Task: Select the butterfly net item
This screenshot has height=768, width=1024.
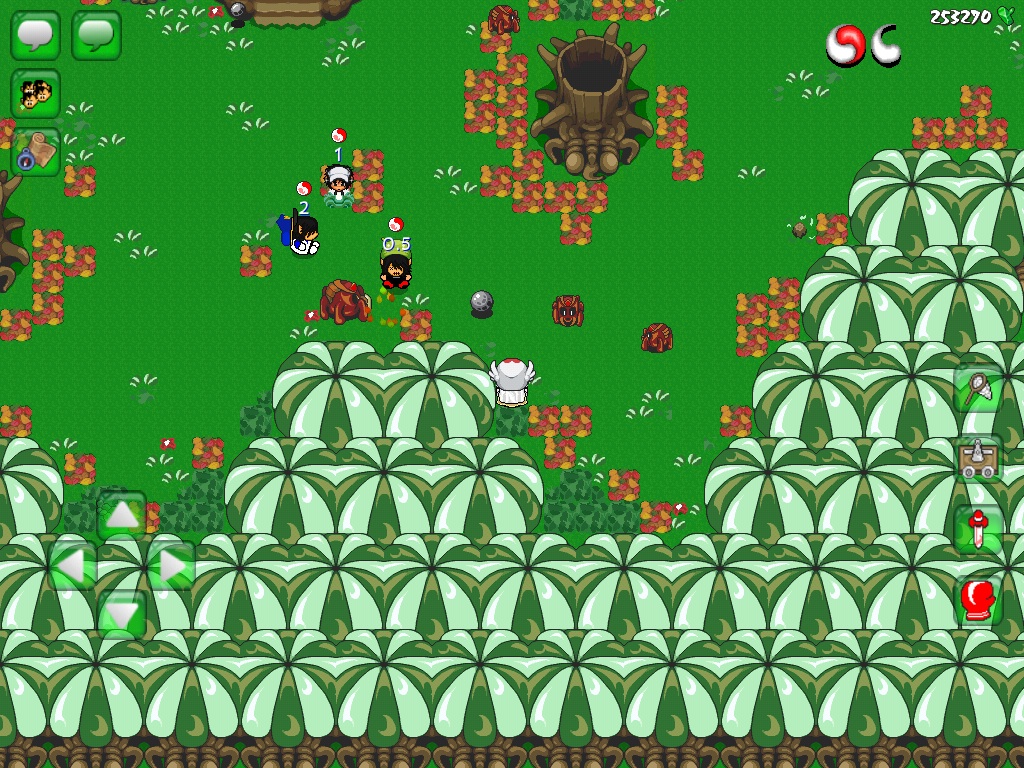Action: [x=977, y=388]
